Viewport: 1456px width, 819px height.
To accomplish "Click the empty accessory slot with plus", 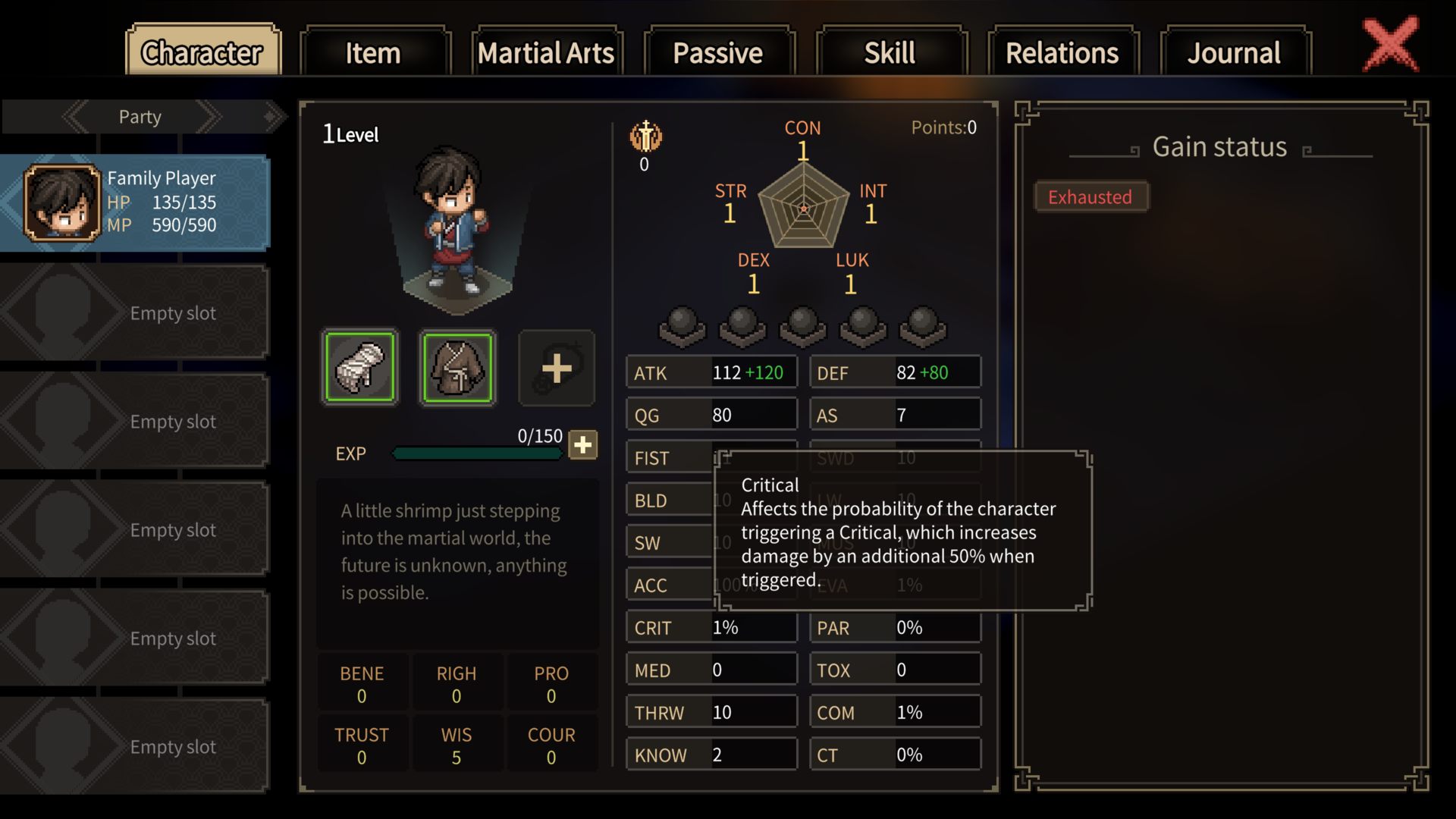I will click(556, 368).
